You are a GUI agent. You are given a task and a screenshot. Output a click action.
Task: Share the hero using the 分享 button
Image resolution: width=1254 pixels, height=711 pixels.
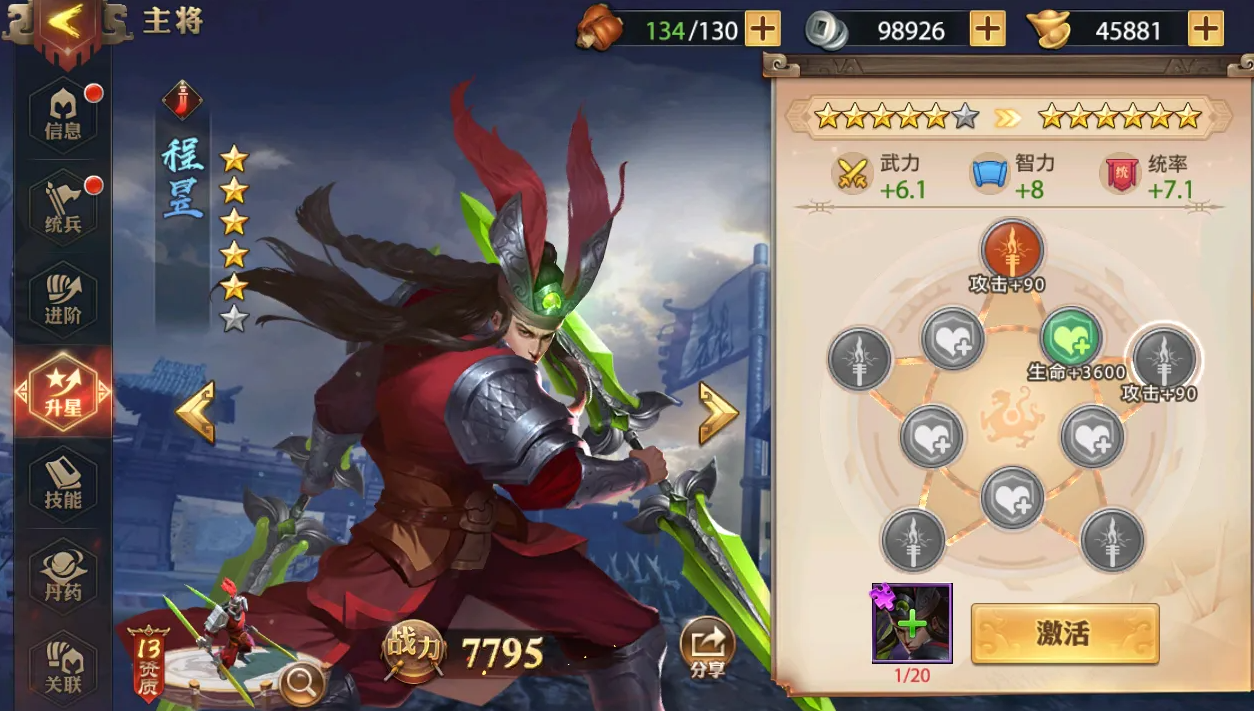(707, 647)
